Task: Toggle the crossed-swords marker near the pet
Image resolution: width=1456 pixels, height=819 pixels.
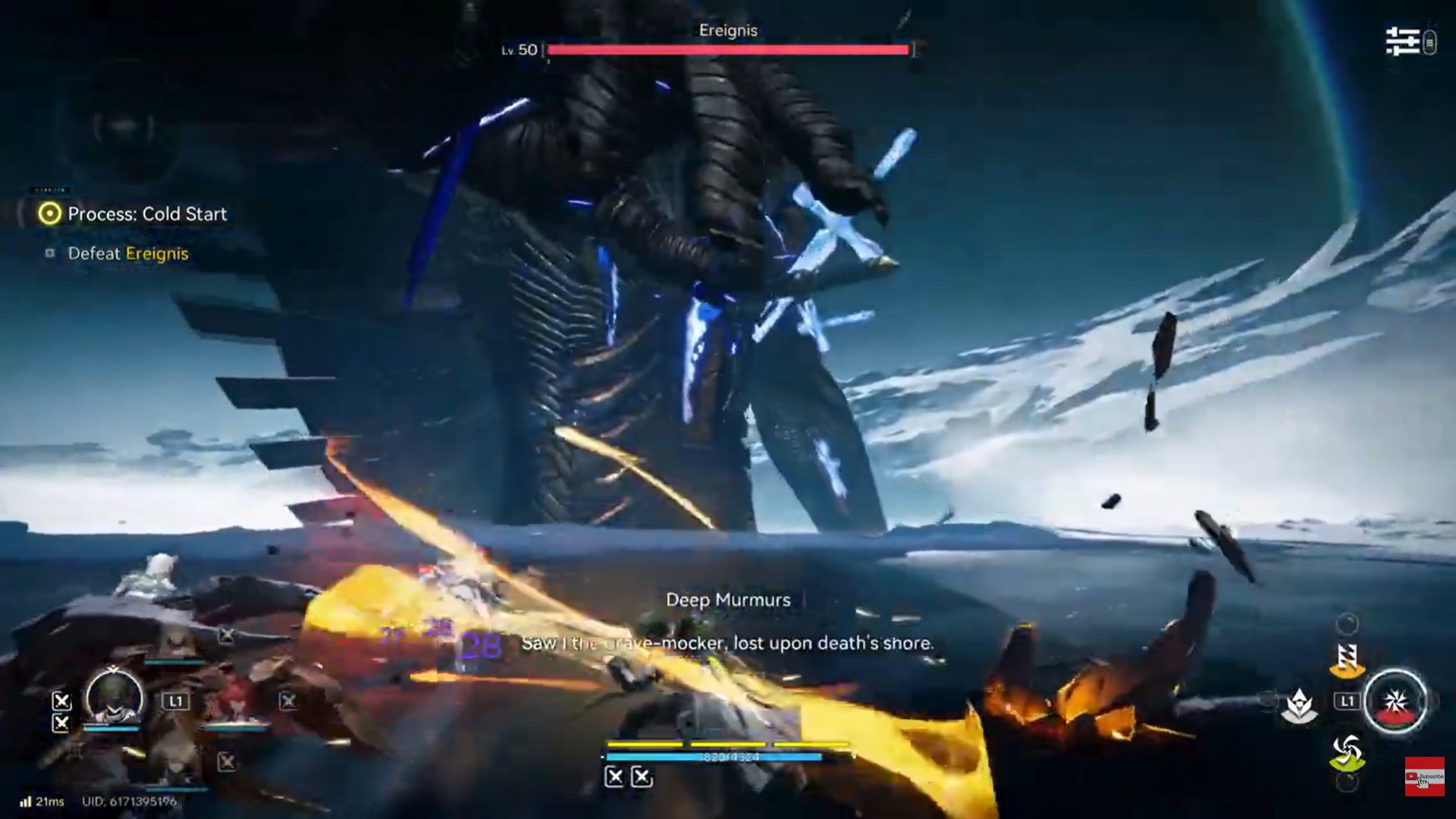Action: pyautogui.click(x=287, y=701)
